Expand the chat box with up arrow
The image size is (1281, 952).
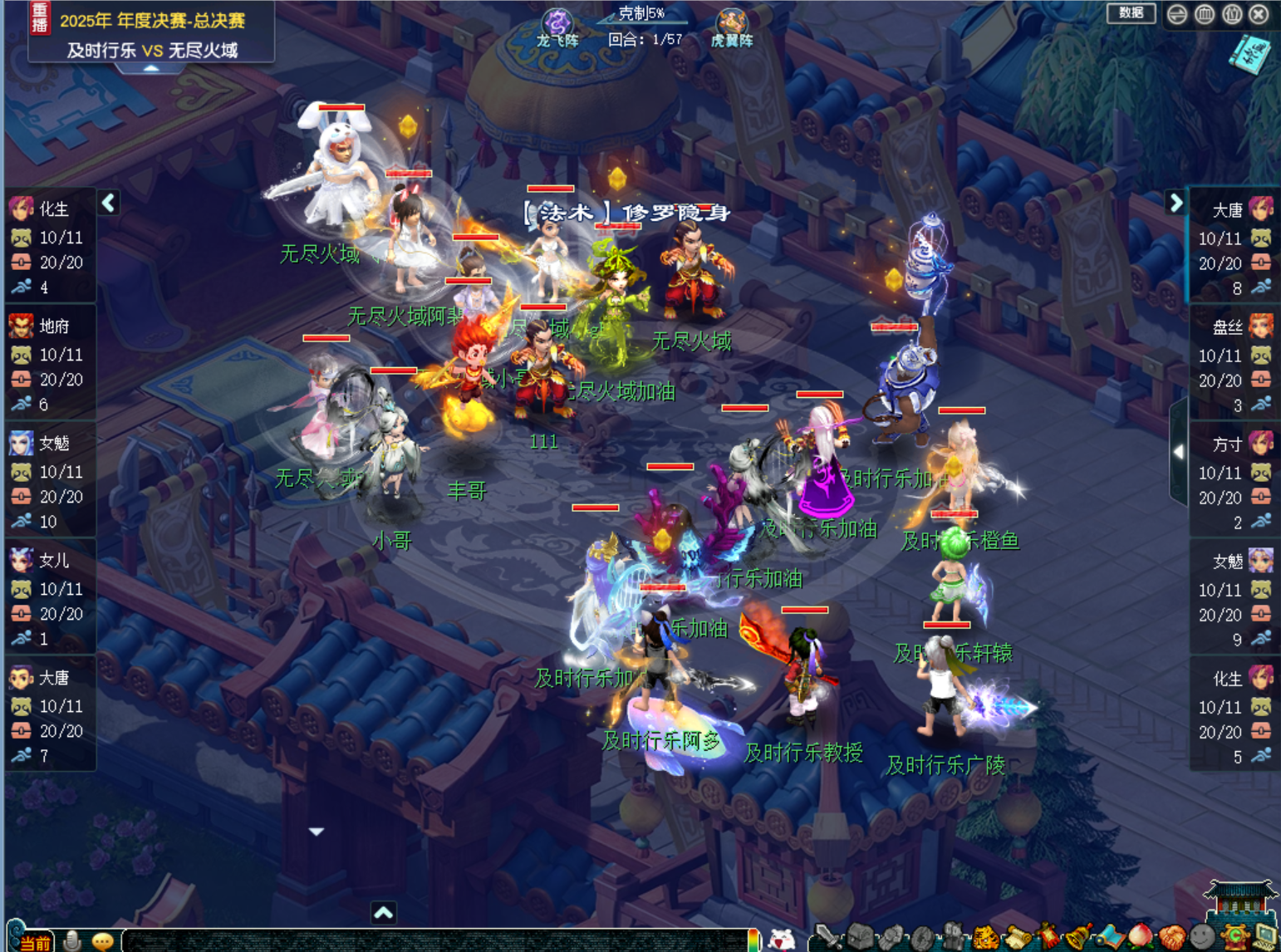point(383,913)
